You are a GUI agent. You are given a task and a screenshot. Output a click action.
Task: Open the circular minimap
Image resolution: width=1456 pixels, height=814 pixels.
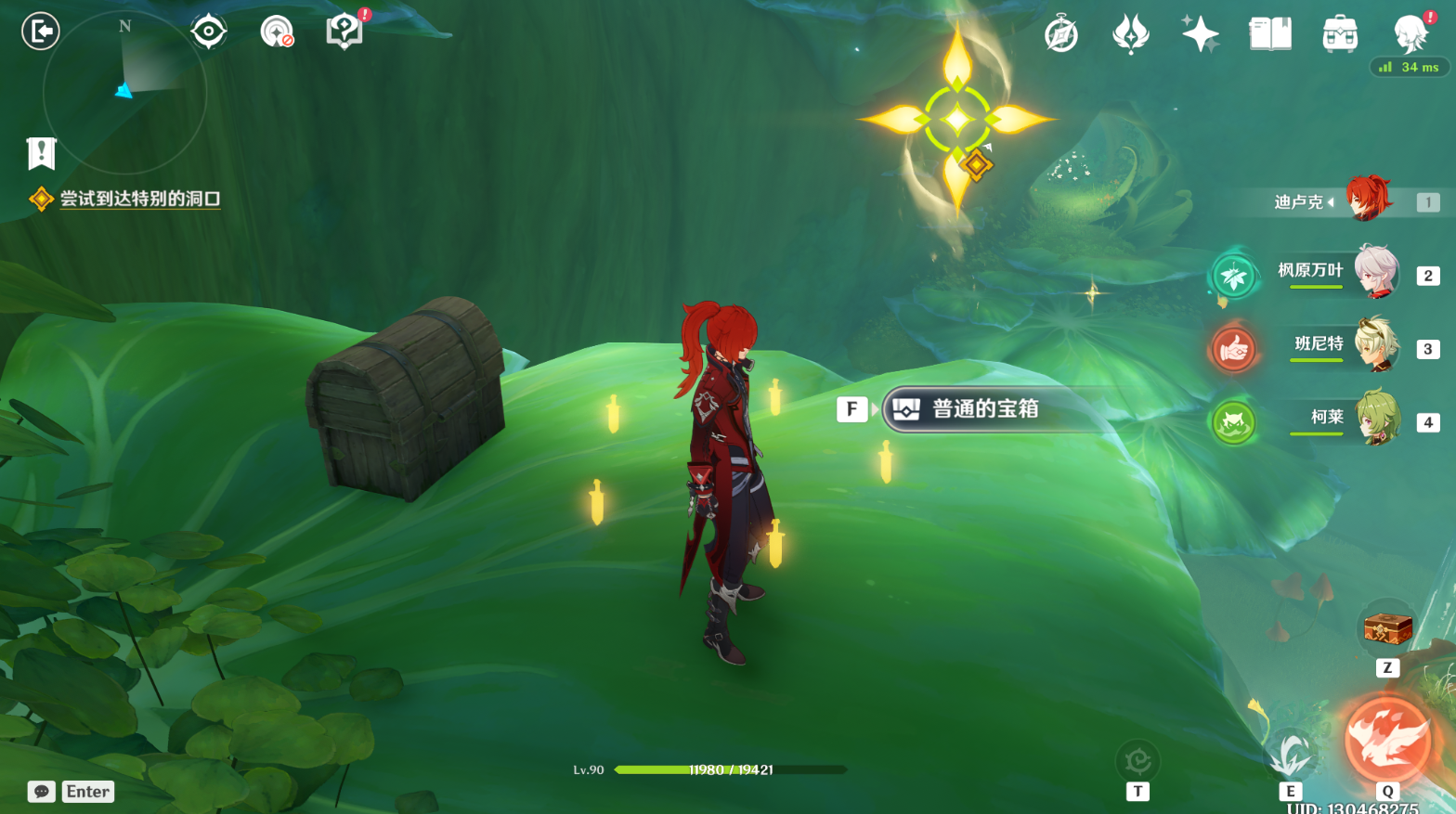point(124,93)
